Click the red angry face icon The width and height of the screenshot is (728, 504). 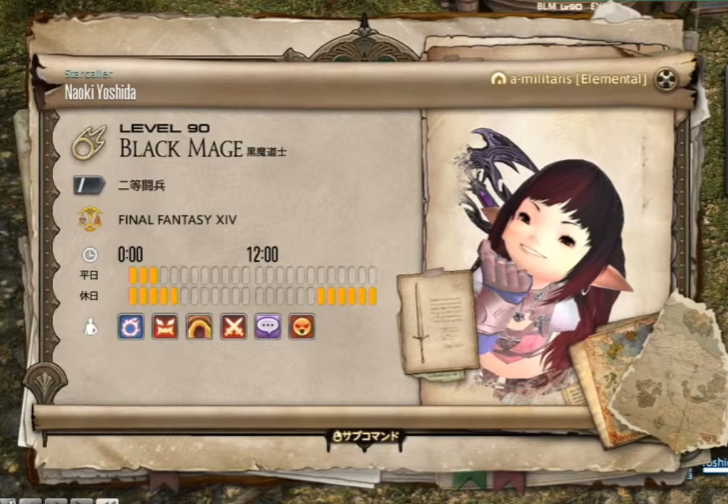tap(165, 326)
